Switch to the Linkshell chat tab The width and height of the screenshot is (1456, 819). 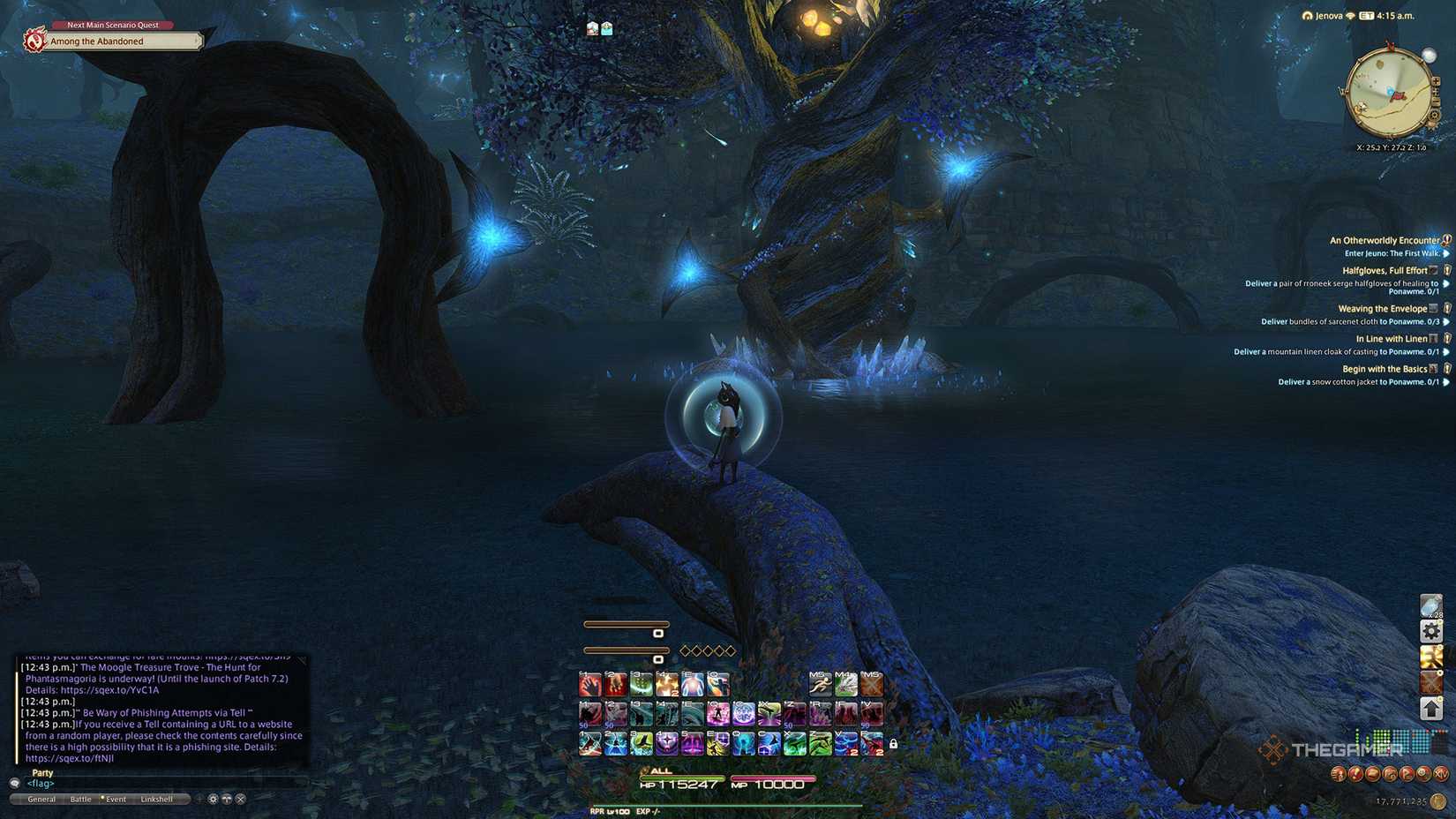click(x=156, y=798)
